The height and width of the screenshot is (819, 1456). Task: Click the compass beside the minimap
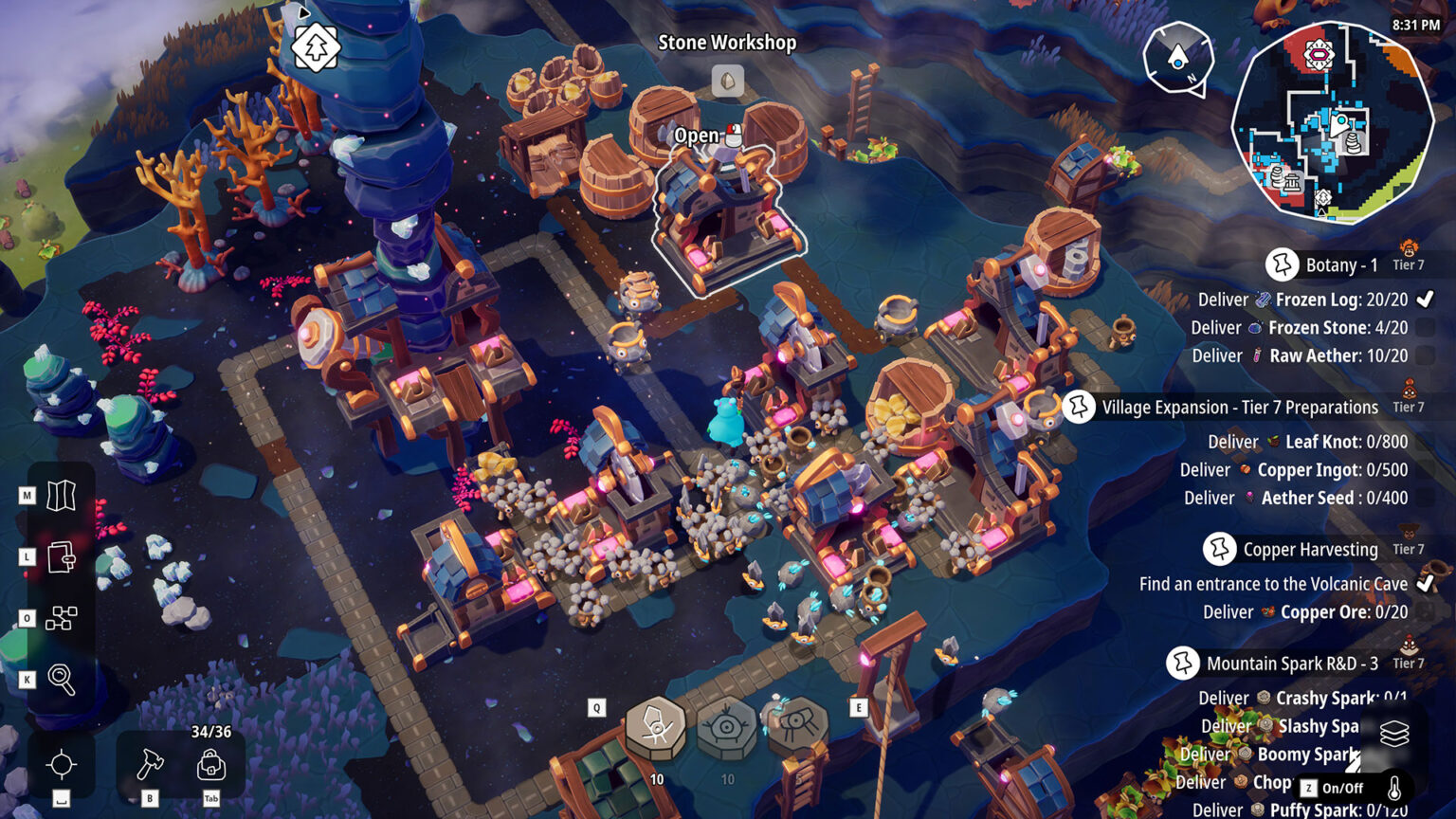pos(1177,59)
